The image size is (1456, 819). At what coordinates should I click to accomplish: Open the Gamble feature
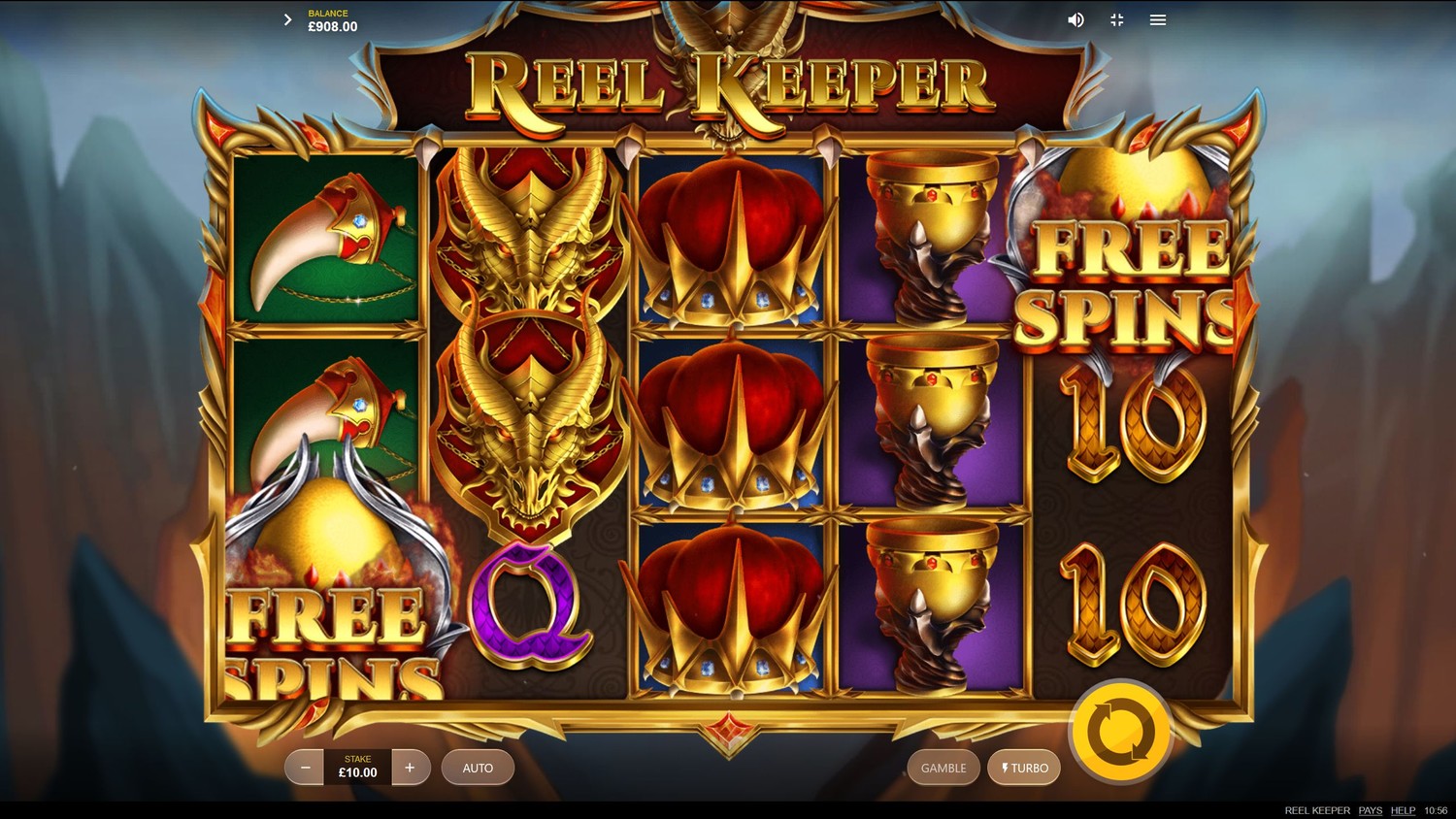pos(943,768)
